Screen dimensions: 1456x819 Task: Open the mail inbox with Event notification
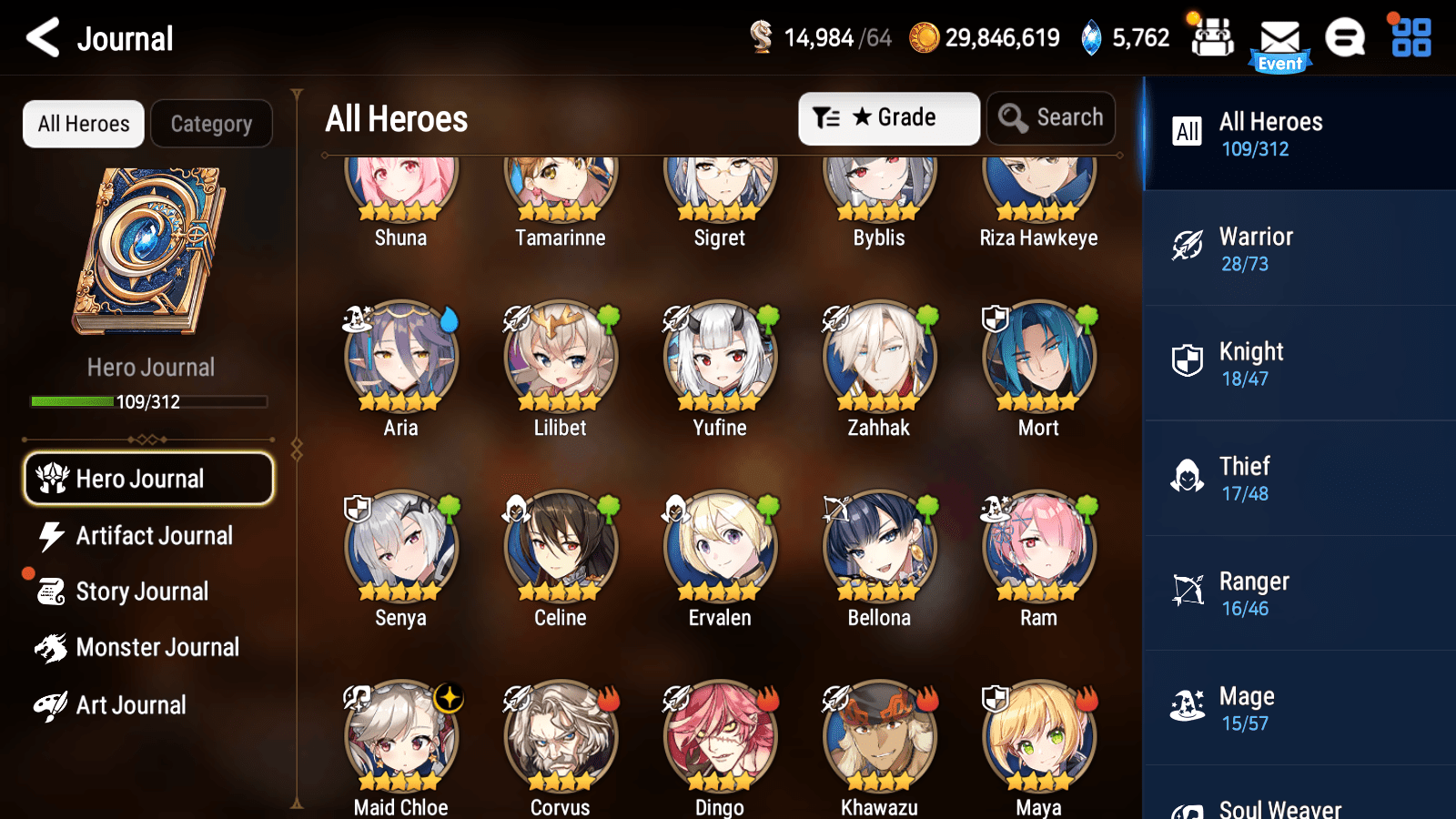coord(1281,39)
